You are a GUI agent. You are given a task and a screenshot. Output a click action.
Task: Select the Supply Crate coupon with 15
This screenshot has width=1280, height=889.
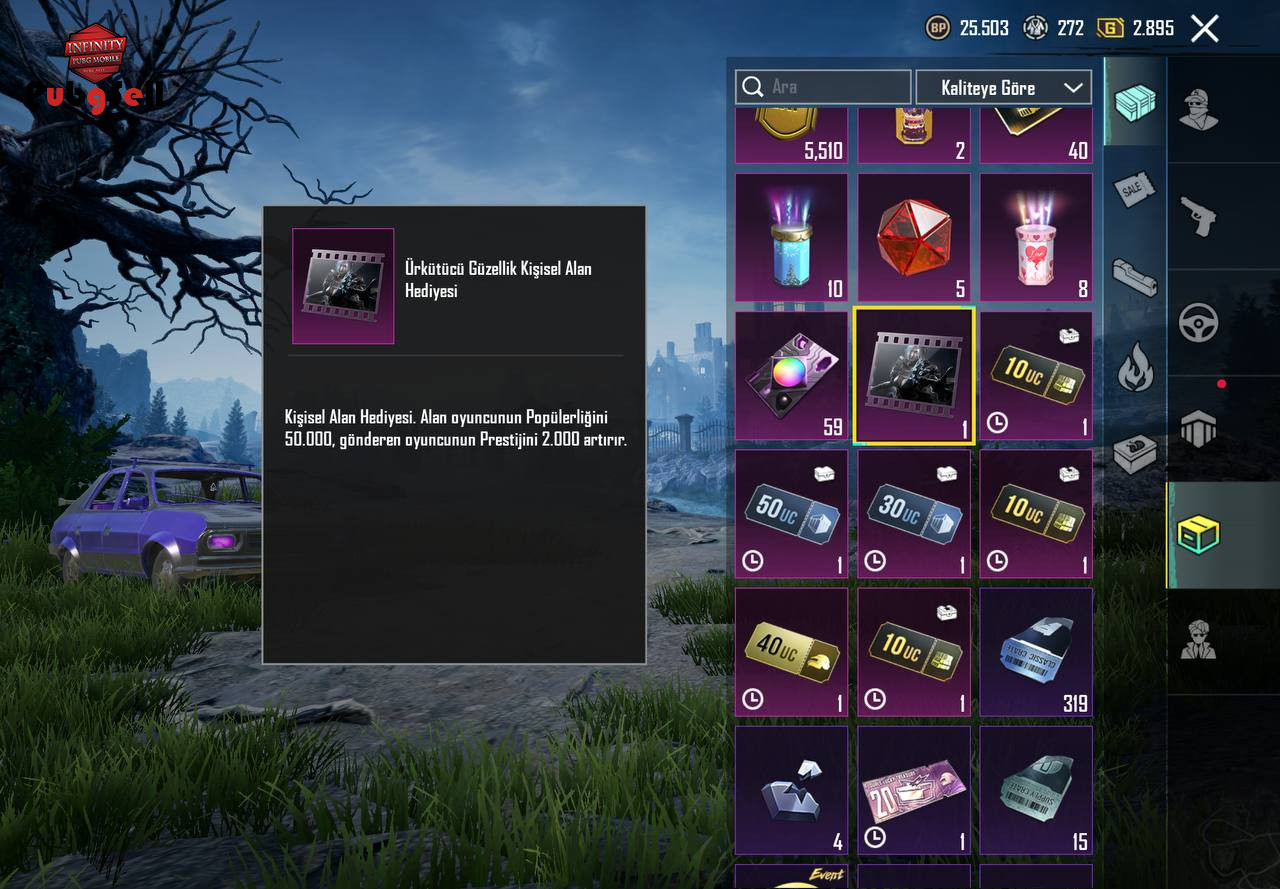1035,790
